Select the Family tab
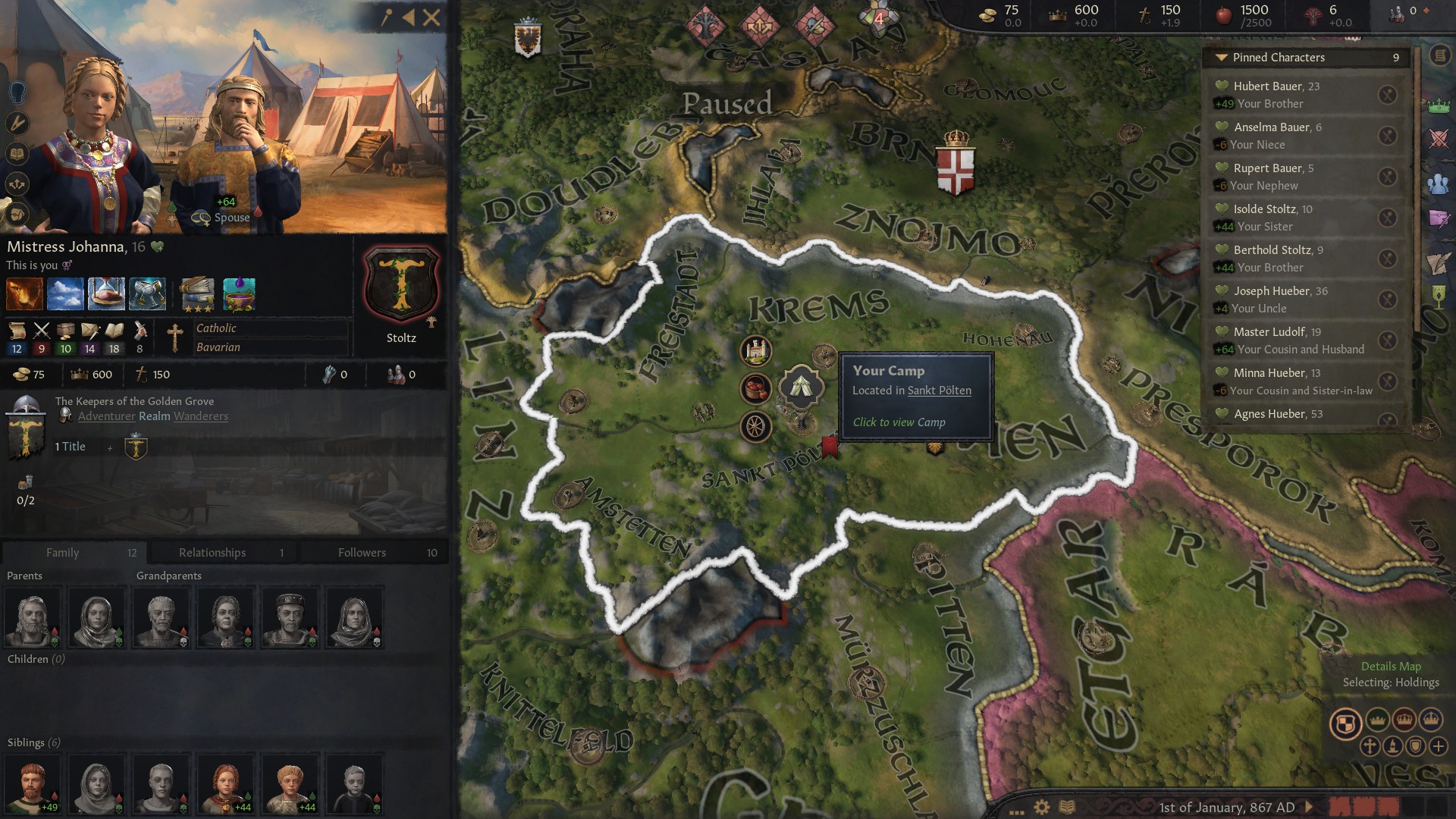The width and height of the screenshot is (1456, 819). tap(74, 552)
